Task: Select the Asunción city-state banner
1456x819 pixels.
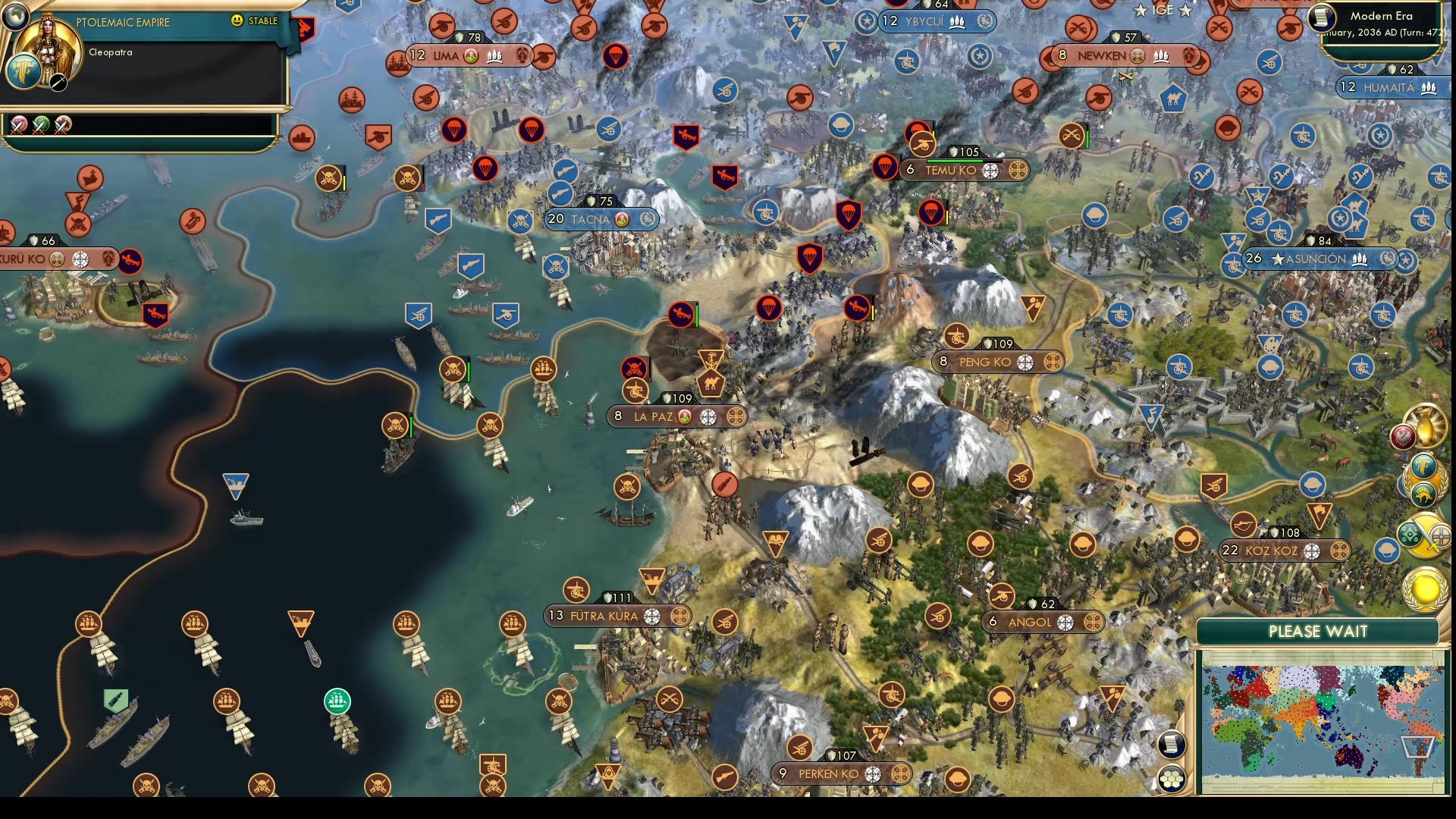Action: pyautogui.click(x=1319, y=259)
